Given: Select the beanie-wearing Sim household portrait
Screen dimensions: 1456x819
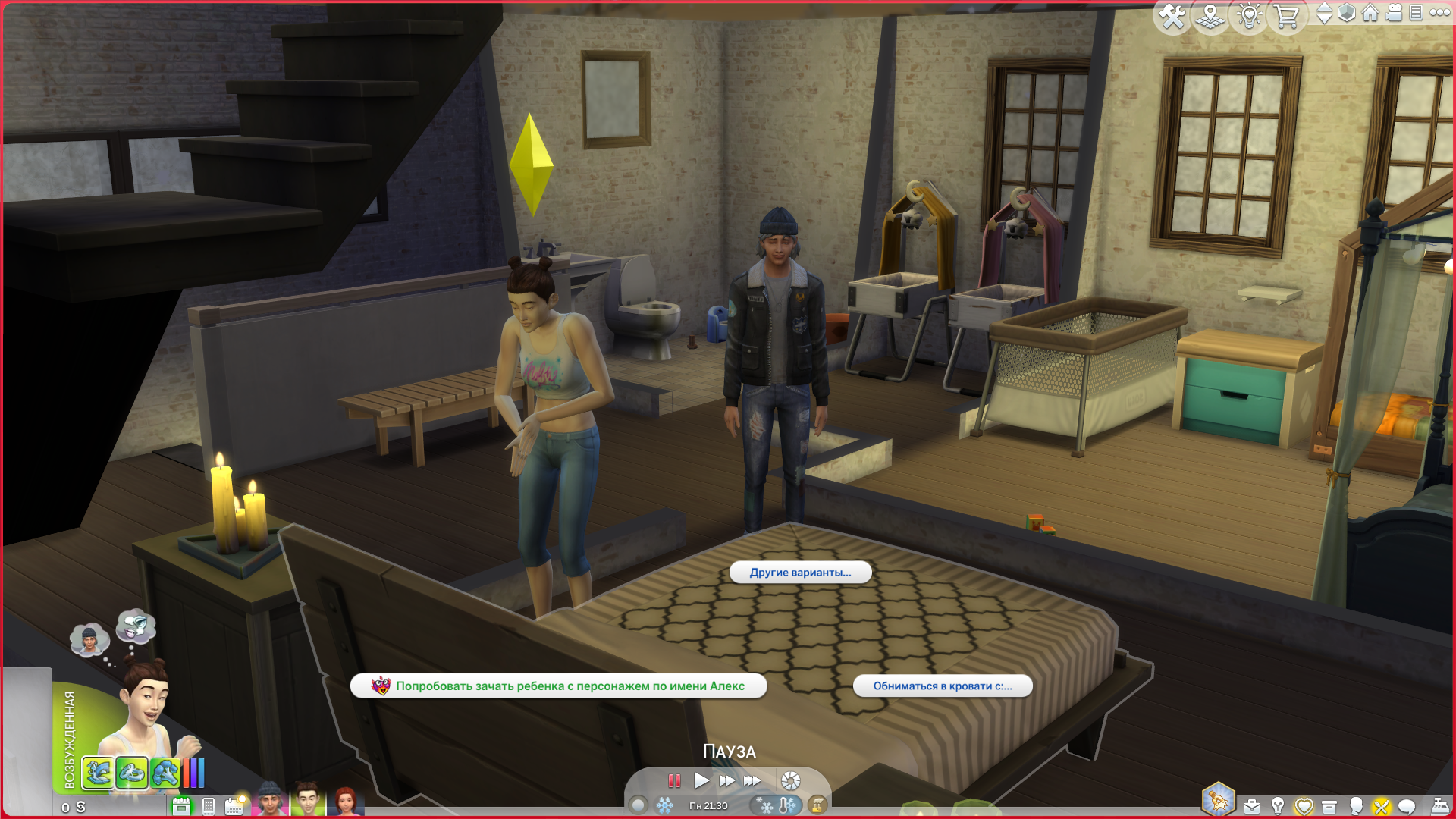Looking at the screenshot, I should (x=269, y=800).
